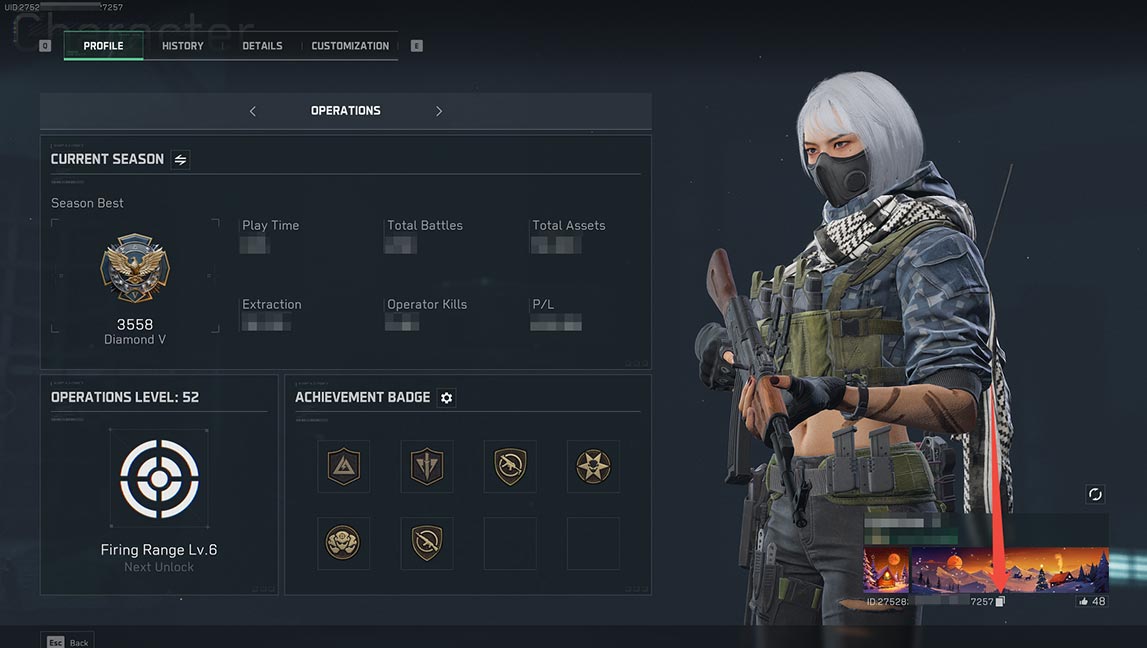Image resolution: width=1147 pixels, height=648 pixels.
Task: Give a thumbs-up like to profile
Action: 1085,602
